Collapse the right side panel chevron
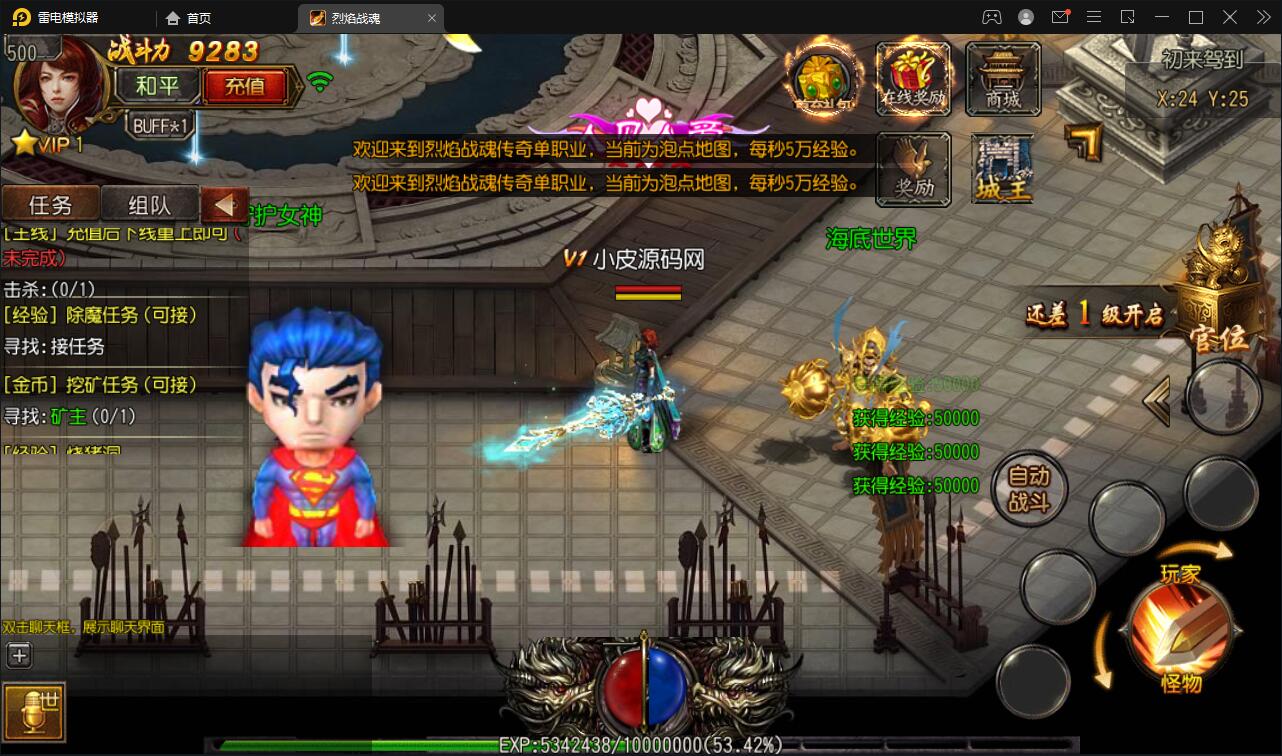1282x756 pixels. click(1156, 398)
